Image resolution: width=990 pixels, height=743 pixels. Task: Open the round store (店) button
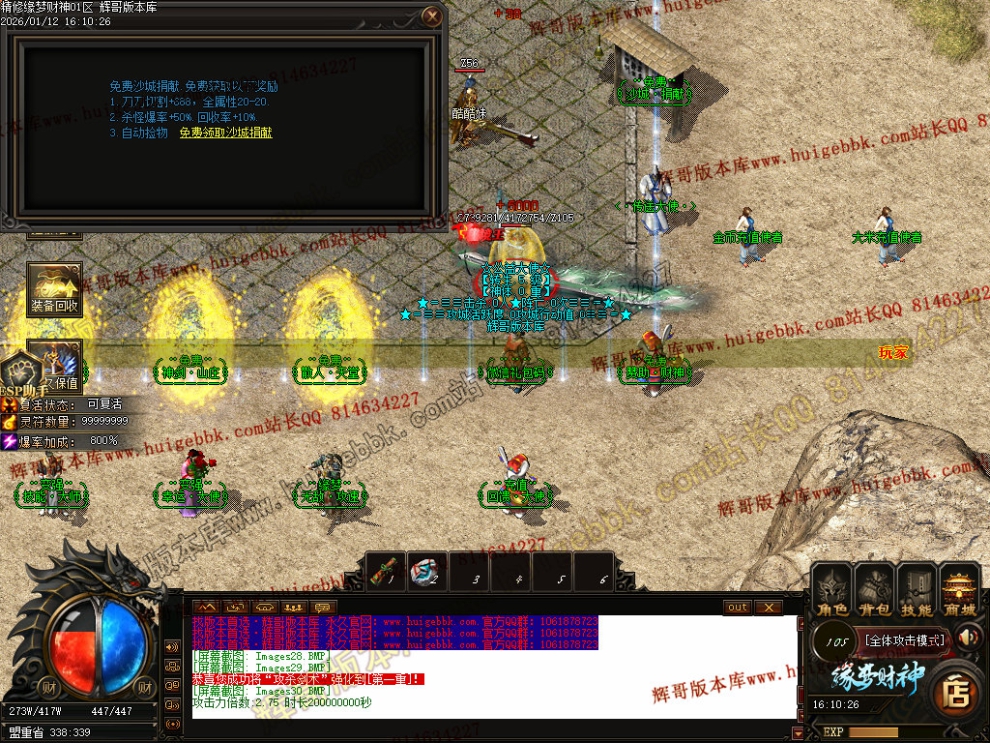[x=956, y=693]
